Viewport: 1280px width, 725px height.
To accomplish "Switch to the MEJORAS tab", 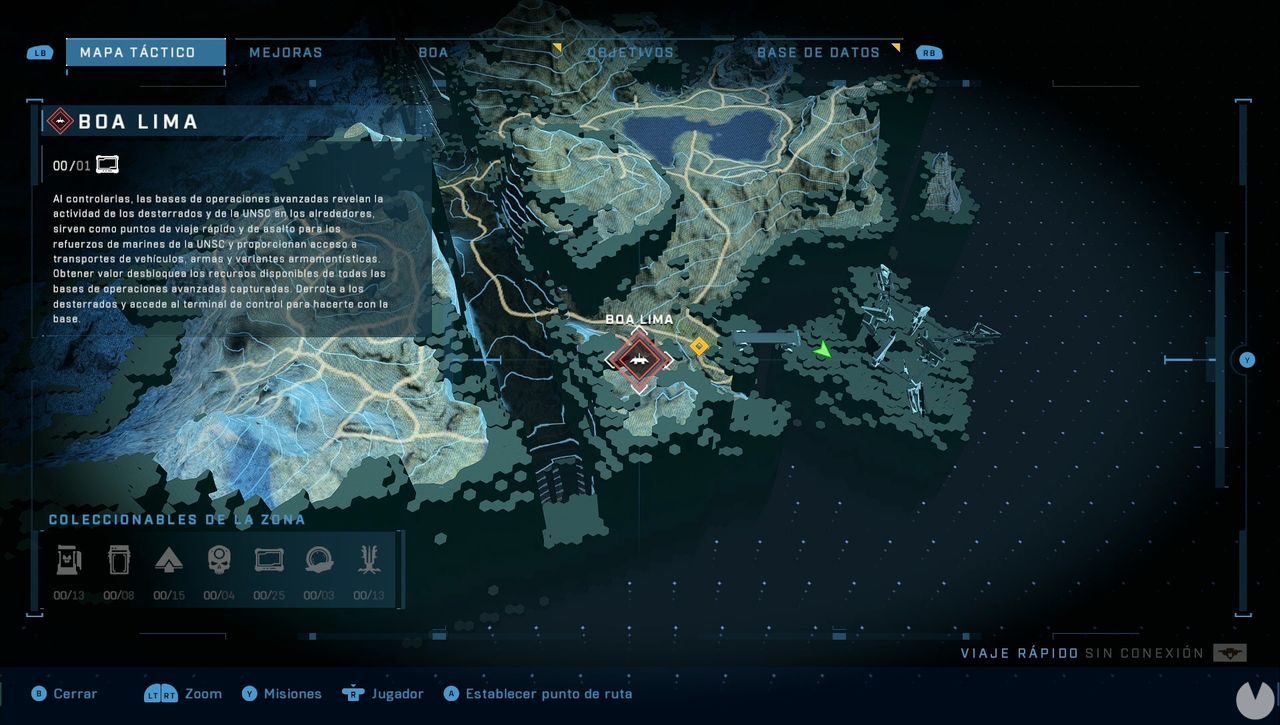I will point(286,51).
